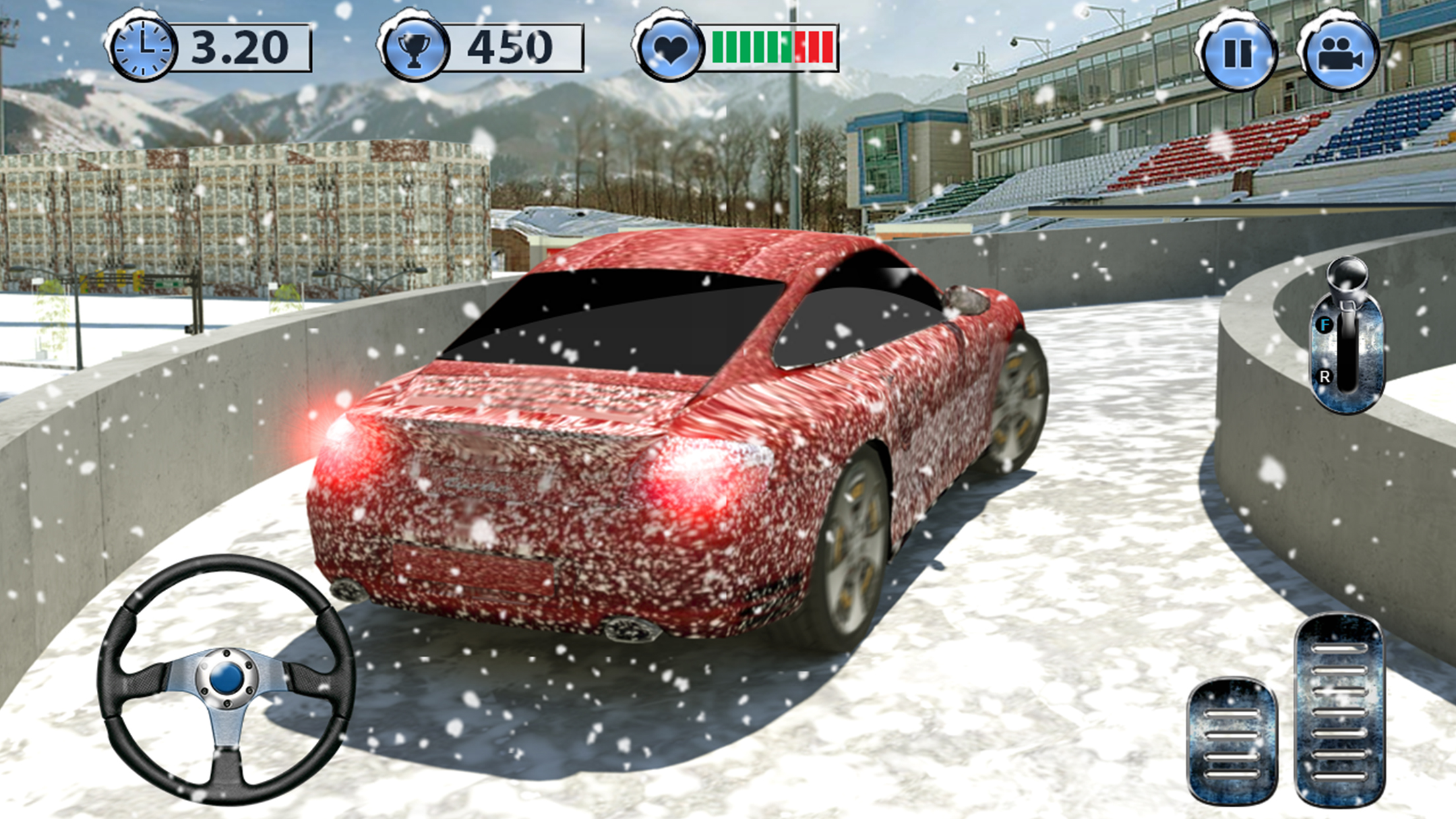1456x819 pixels.
Task: Set the gear shifter to forward
Action: pos(1325,324)
